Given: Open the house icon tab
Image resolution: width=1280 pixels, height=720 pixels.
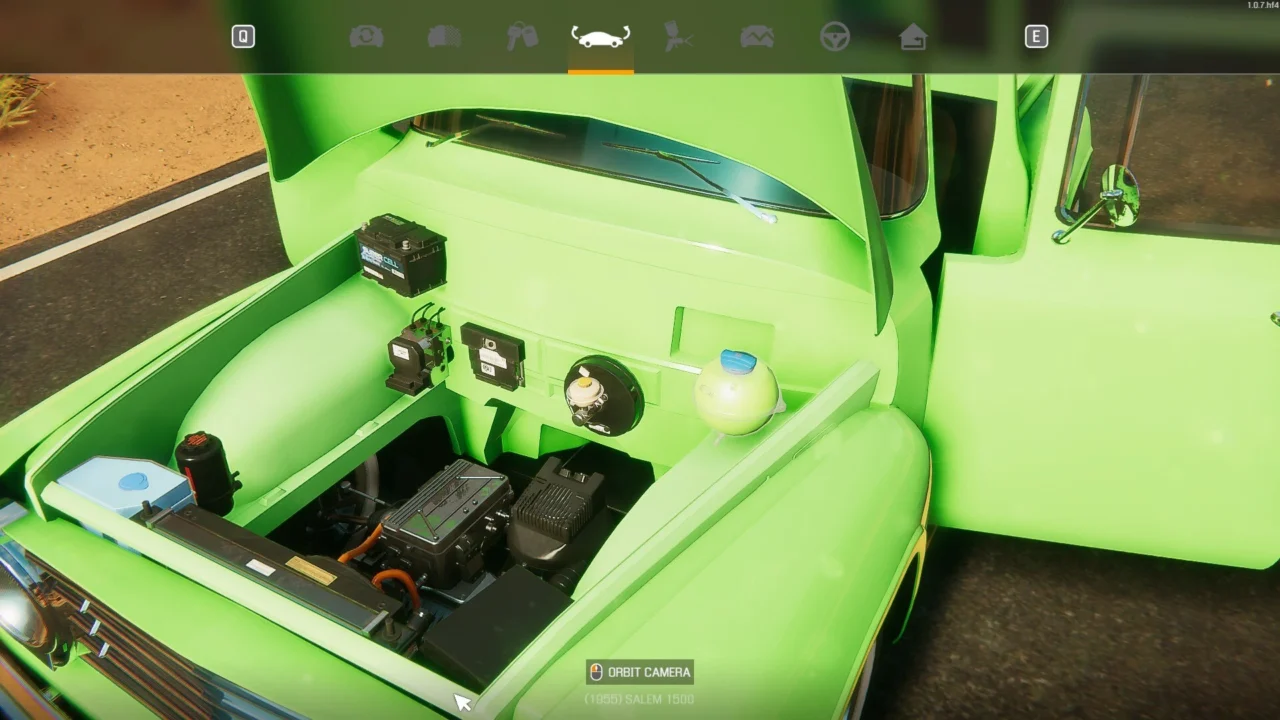Looking at the screenshot, I should [x=913, y=37].
